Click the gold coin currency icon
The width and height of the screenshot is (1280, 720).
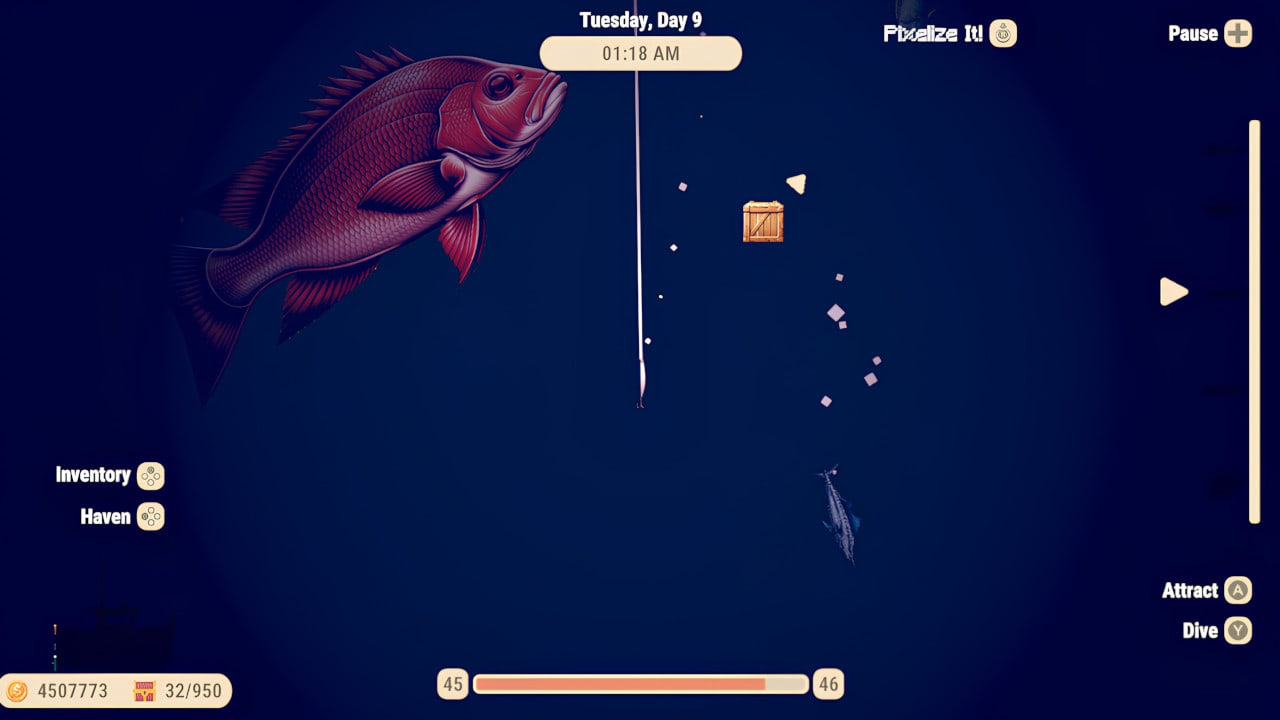click(20, 691)
